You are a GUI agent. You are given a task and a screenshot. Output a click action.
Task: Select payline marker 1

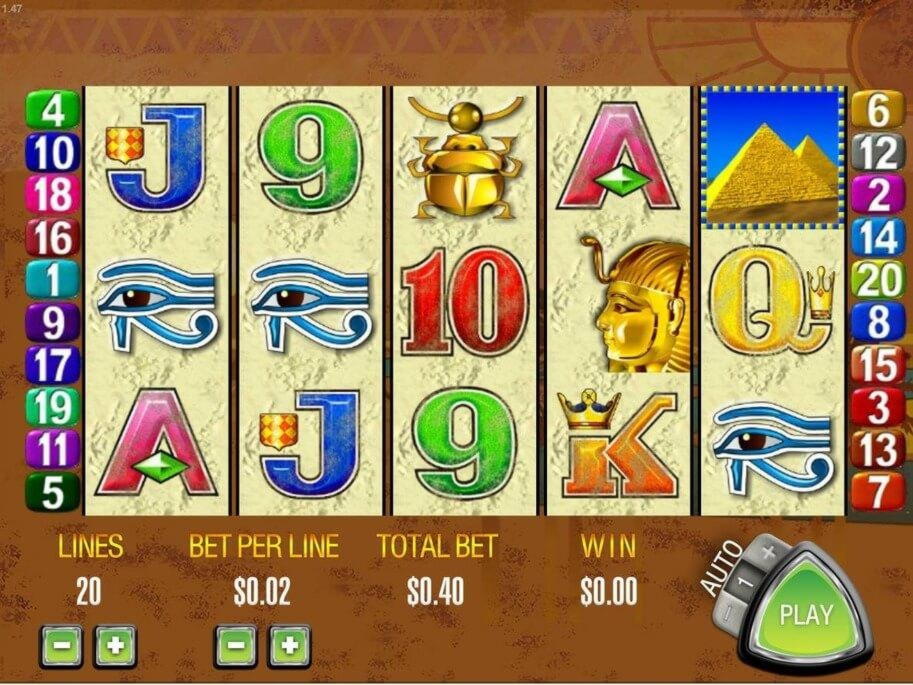point(52,279)
